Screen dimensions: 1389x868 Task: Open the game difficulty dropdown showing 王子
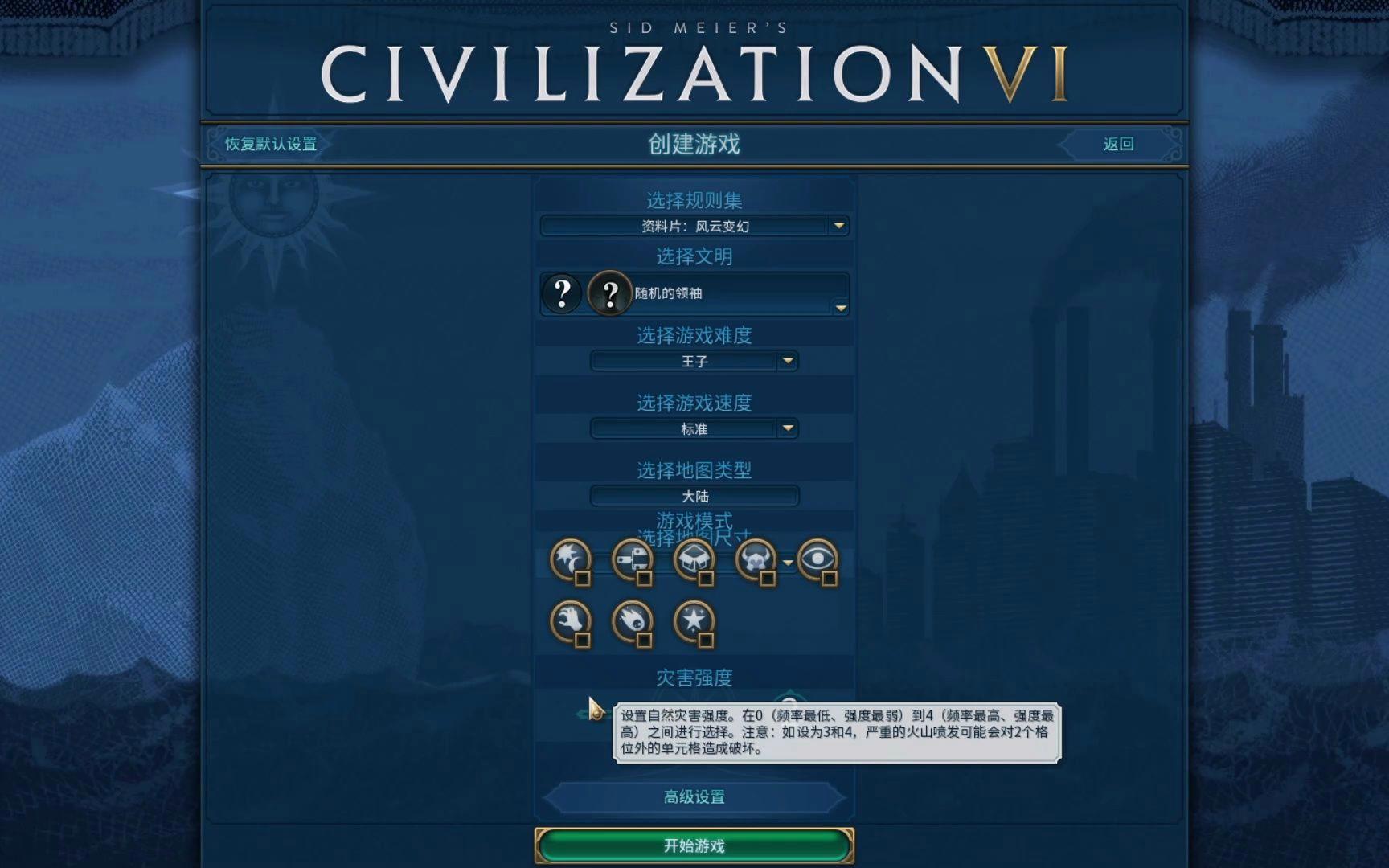pos(693,362)
